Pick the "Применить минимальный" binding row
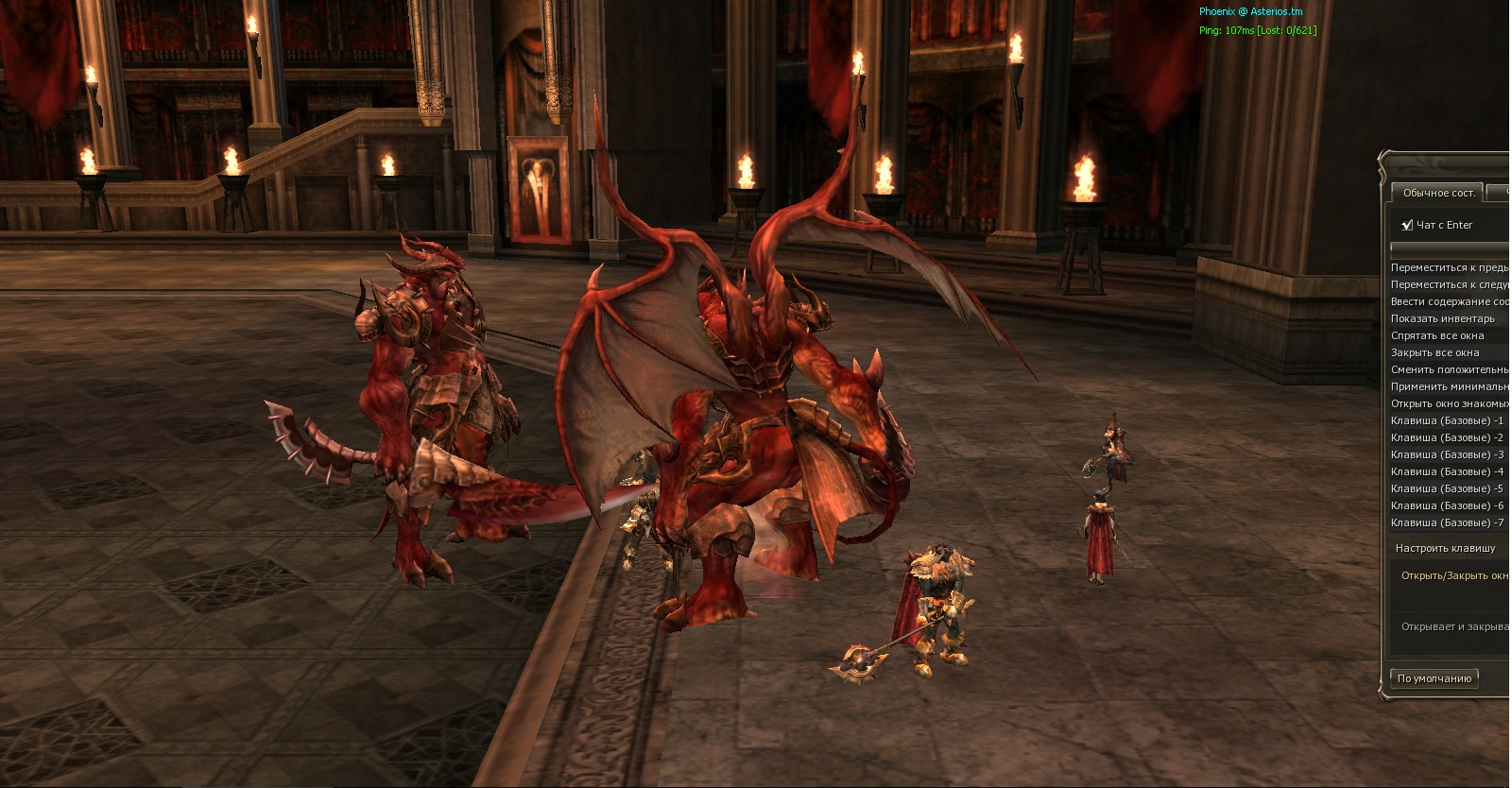Viewport: 1512px width, 788px height. point(1449,386)
